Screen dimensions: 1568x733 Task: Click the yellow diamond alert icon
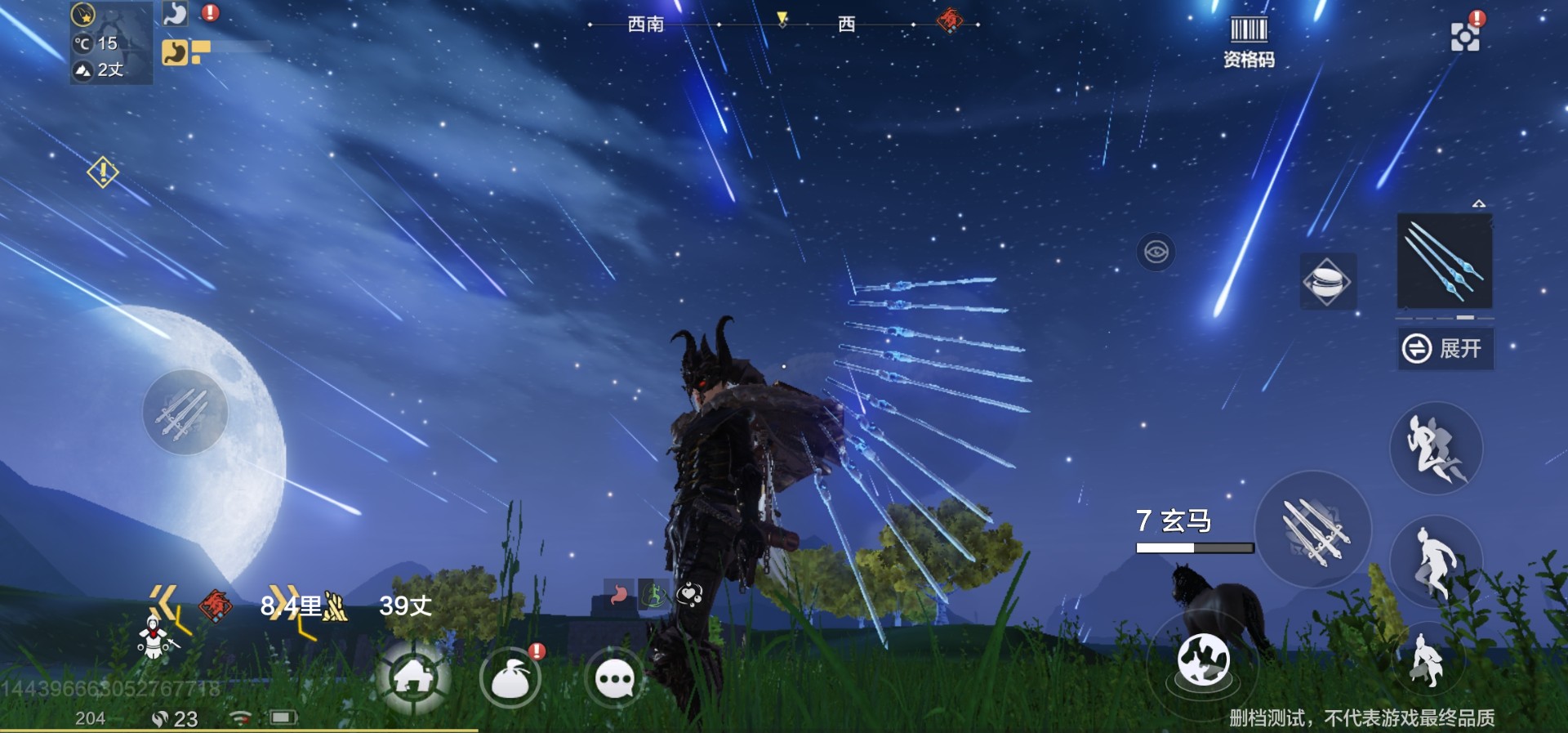click(103, 172)
